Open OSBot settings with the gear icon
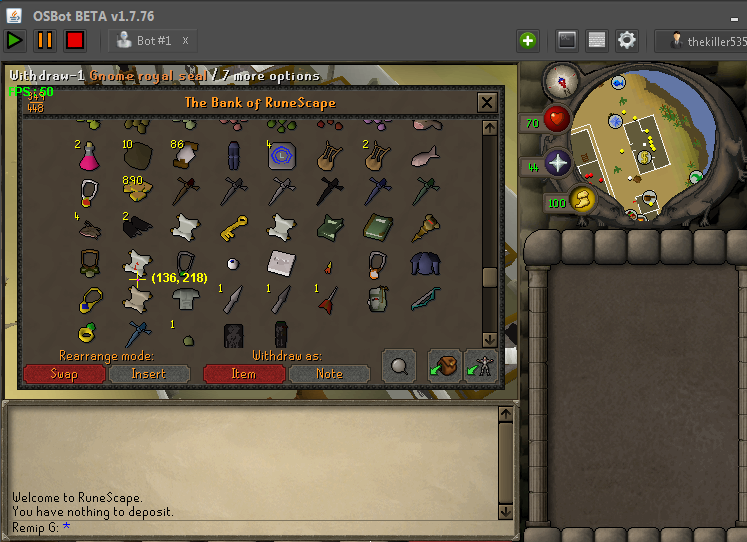The image size is (747, 542). [x=627, y=40]
